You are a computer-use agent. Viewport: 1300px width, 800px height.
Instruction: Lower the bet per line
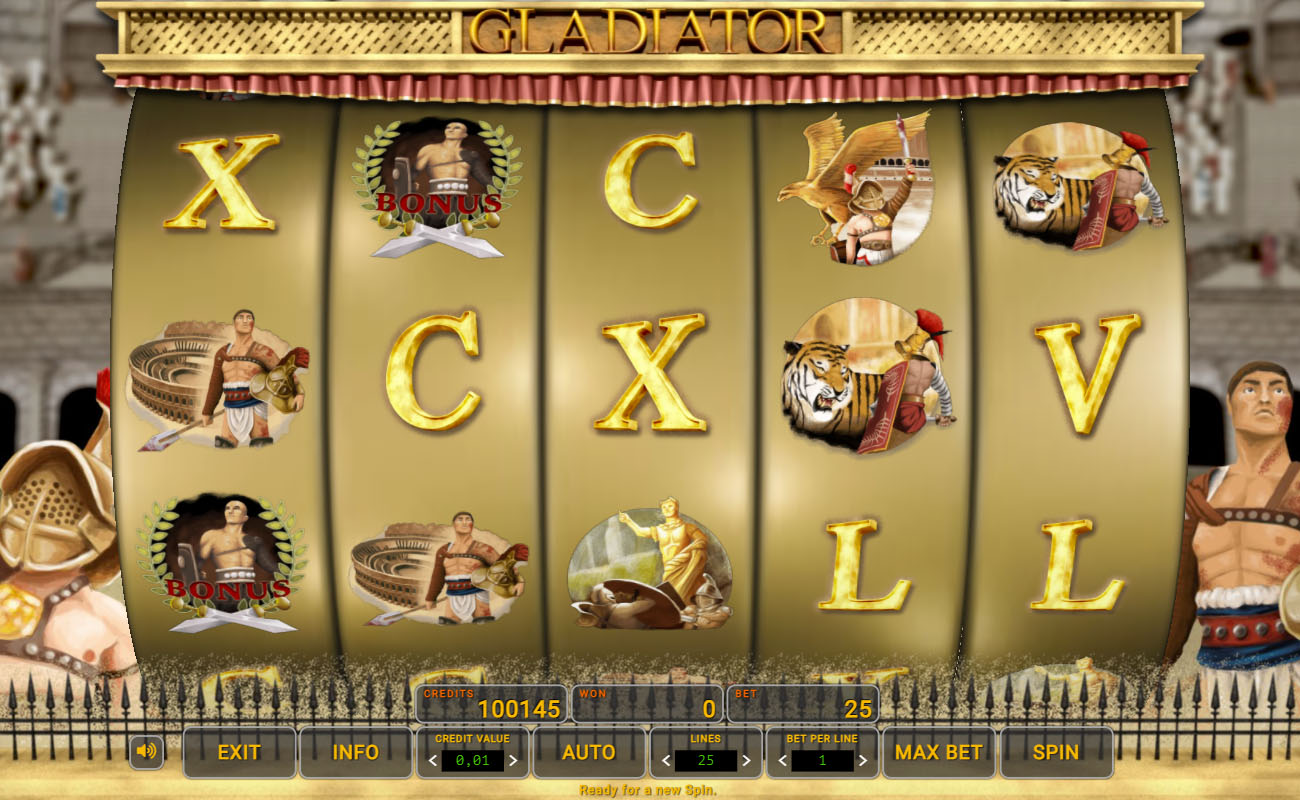pyautogui.click(x=783, y=761)
